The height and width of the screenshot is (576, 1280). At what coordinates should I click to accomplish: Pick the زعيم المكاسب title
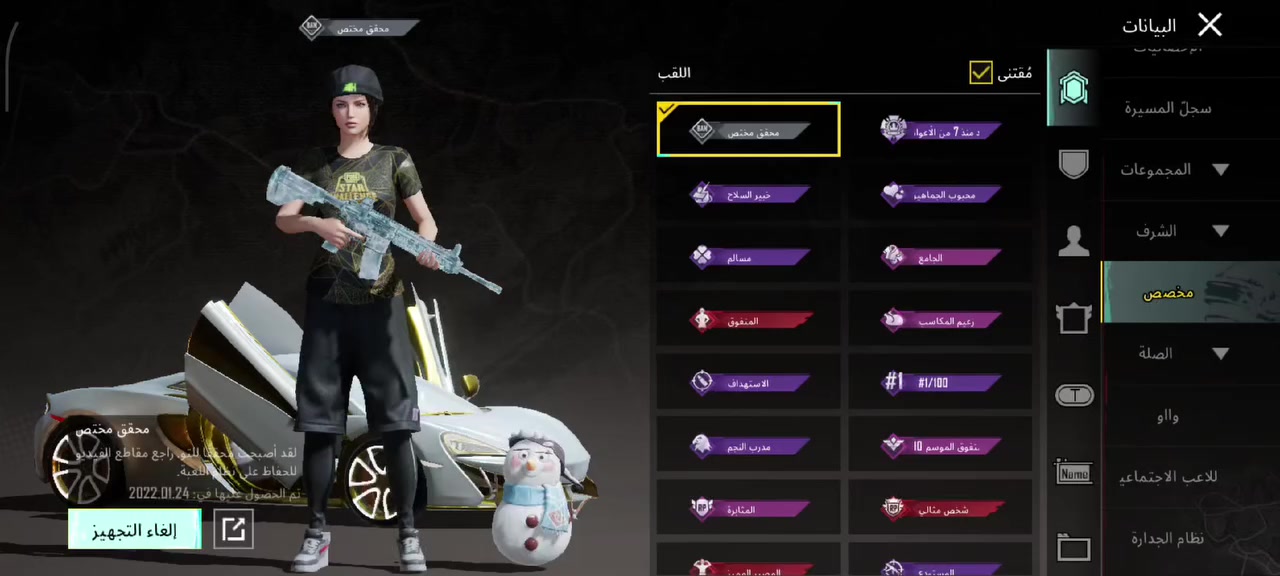point(940,321)
